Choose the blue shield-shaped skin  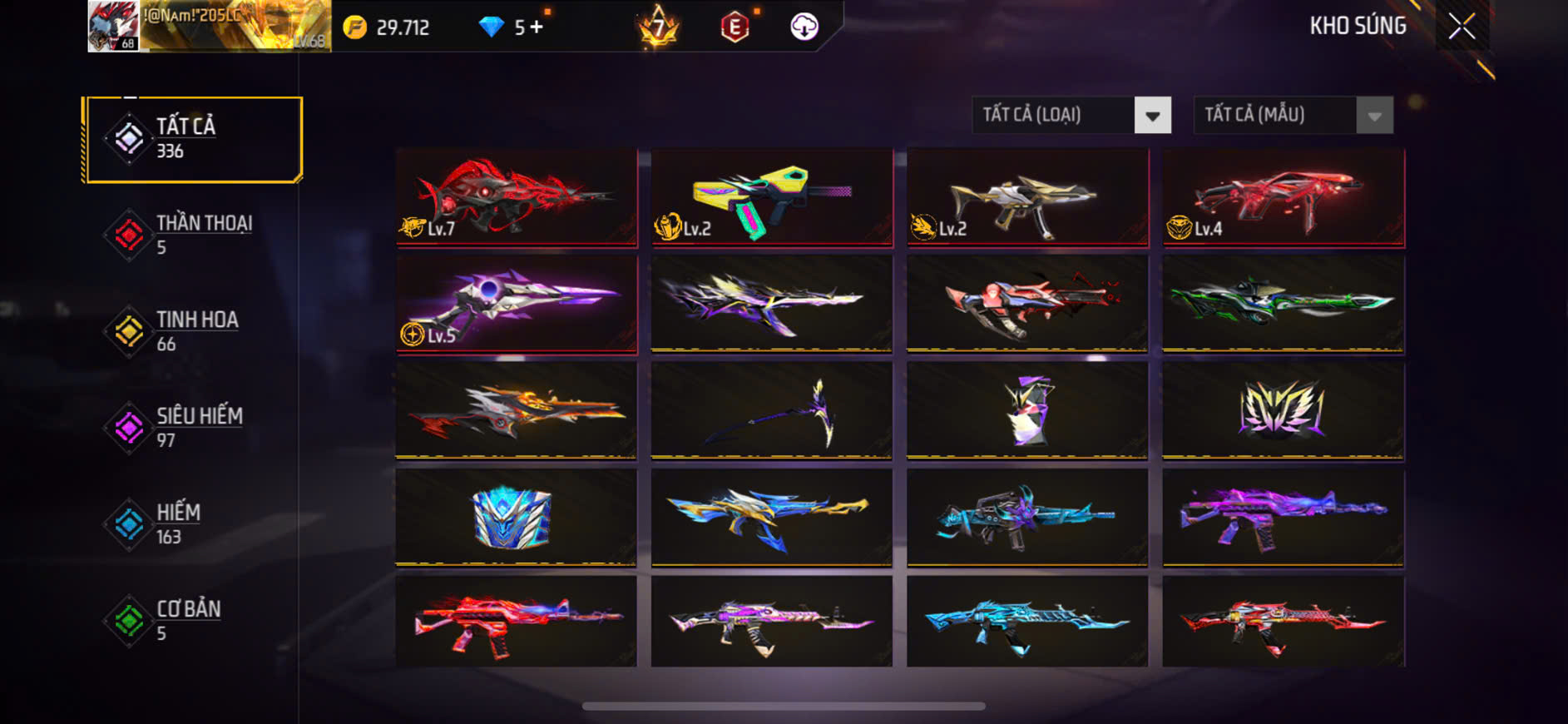tap(517, 517)
